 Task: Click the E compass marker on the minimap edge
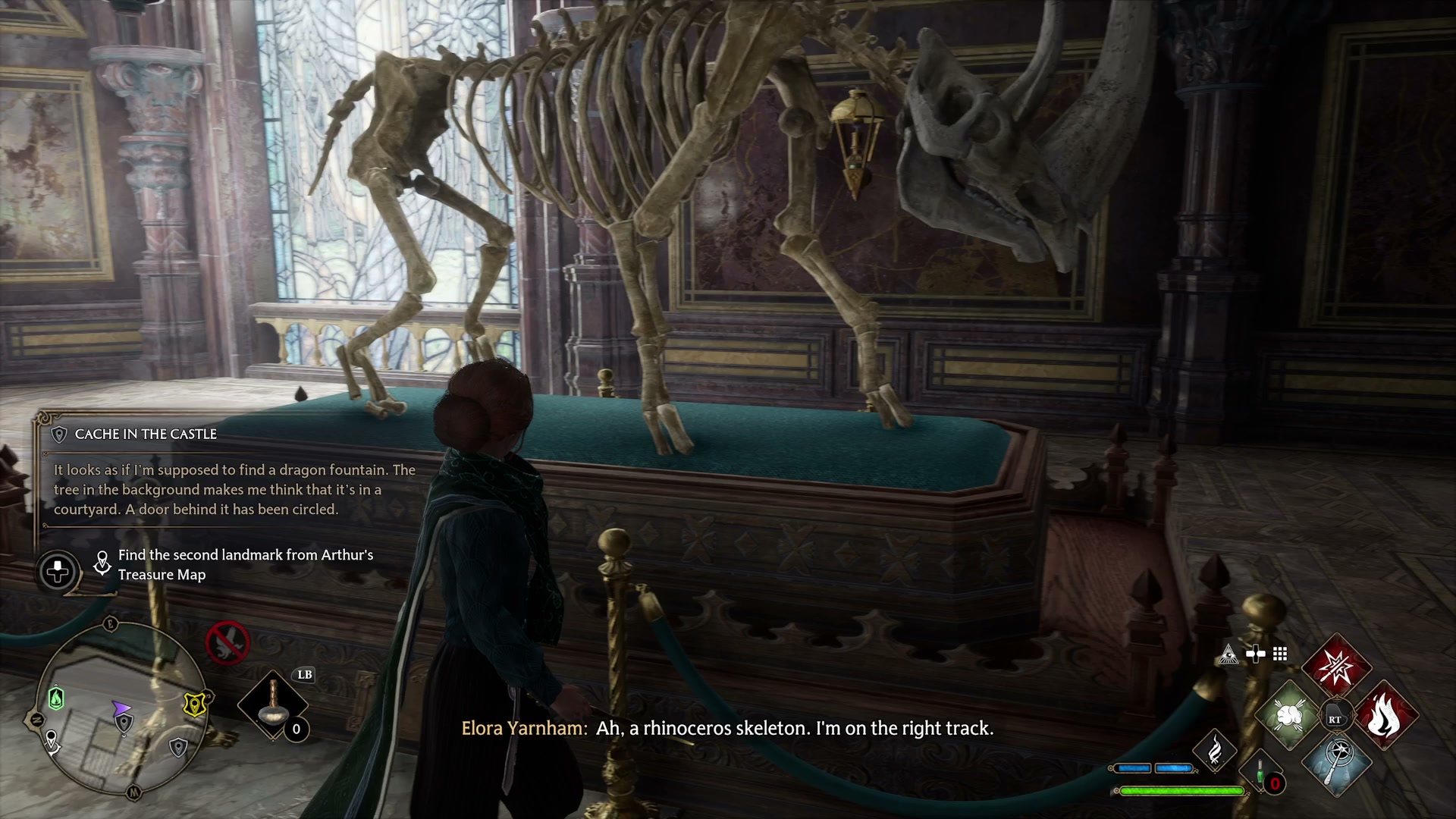point(110,623)
